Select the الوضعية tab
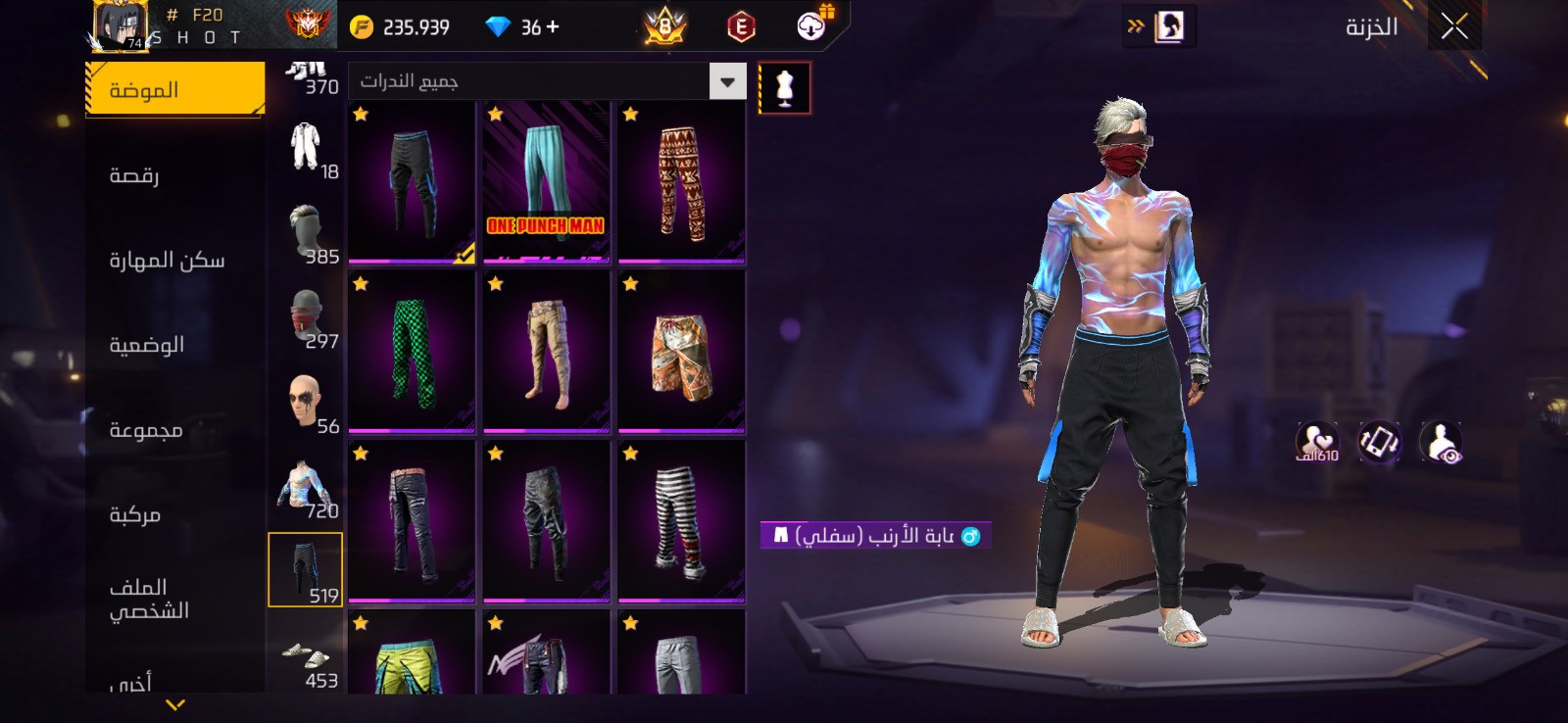This screenshot has height=723, width=1568. [x=147, y=345]
